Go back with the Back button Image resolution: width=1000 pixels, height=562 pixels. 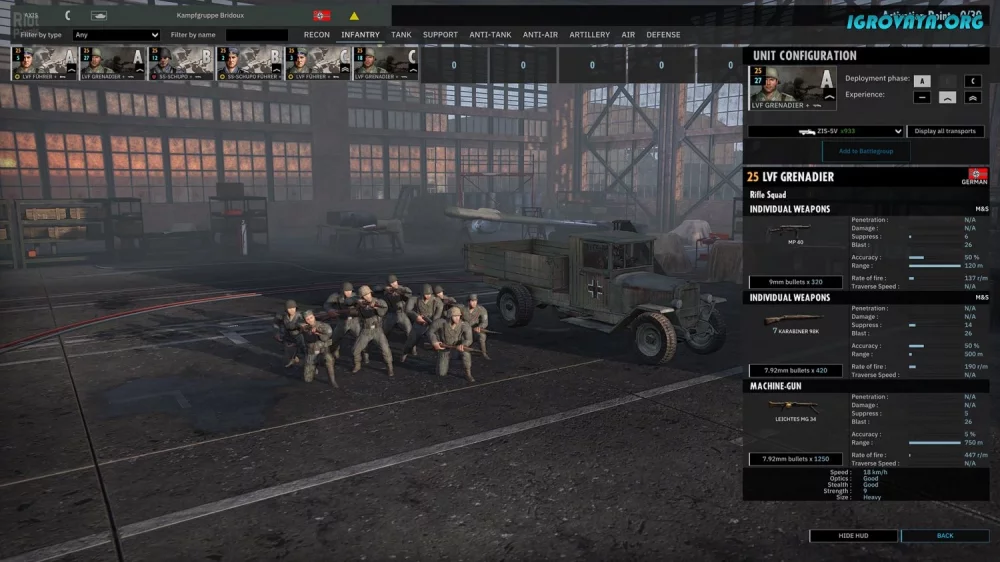944,536
